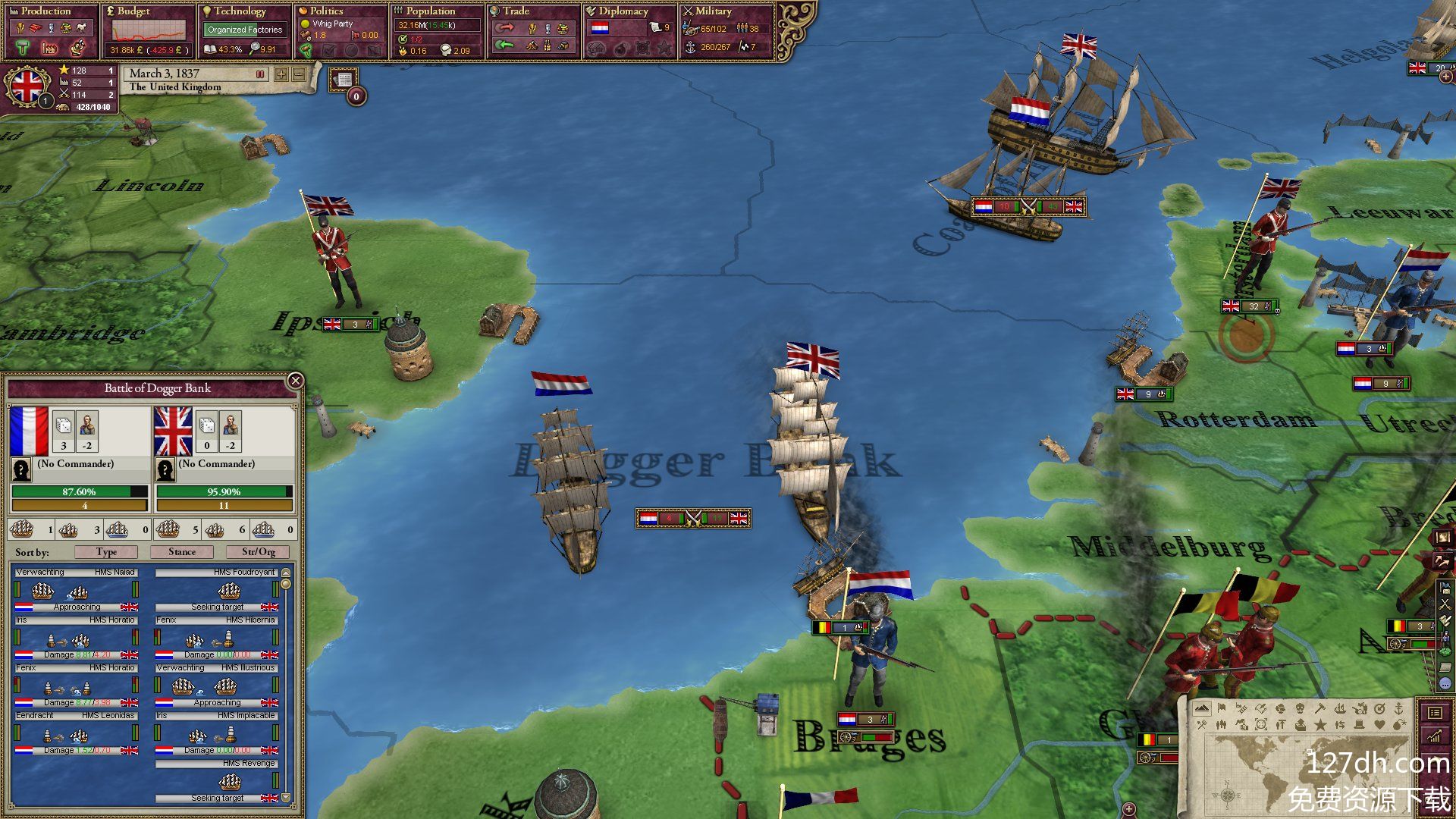Sort battle ships by Type
Viewport: 1456px width, 819px height.
106,552
